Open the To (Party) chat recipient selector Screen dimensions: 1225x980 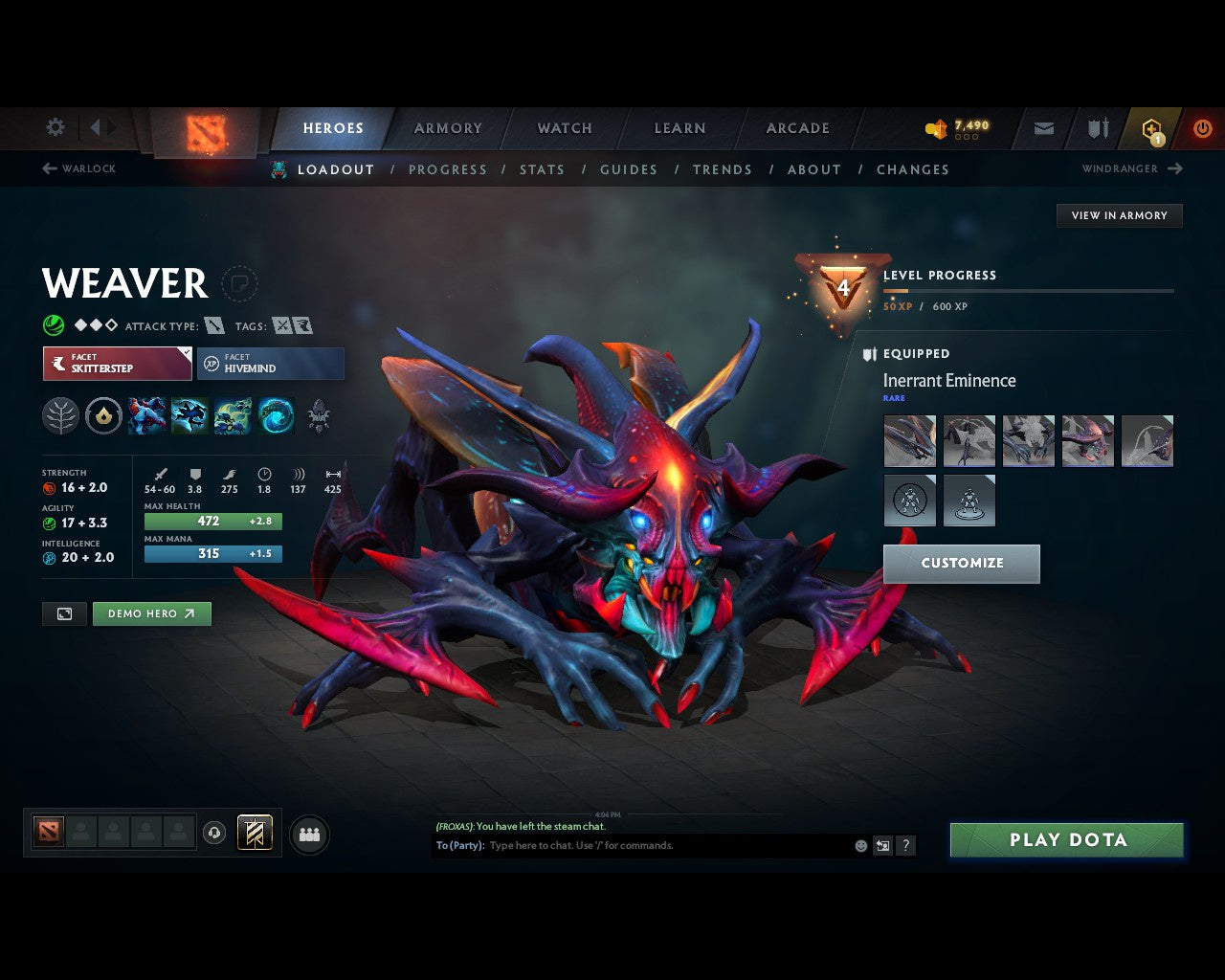(460, 845)
